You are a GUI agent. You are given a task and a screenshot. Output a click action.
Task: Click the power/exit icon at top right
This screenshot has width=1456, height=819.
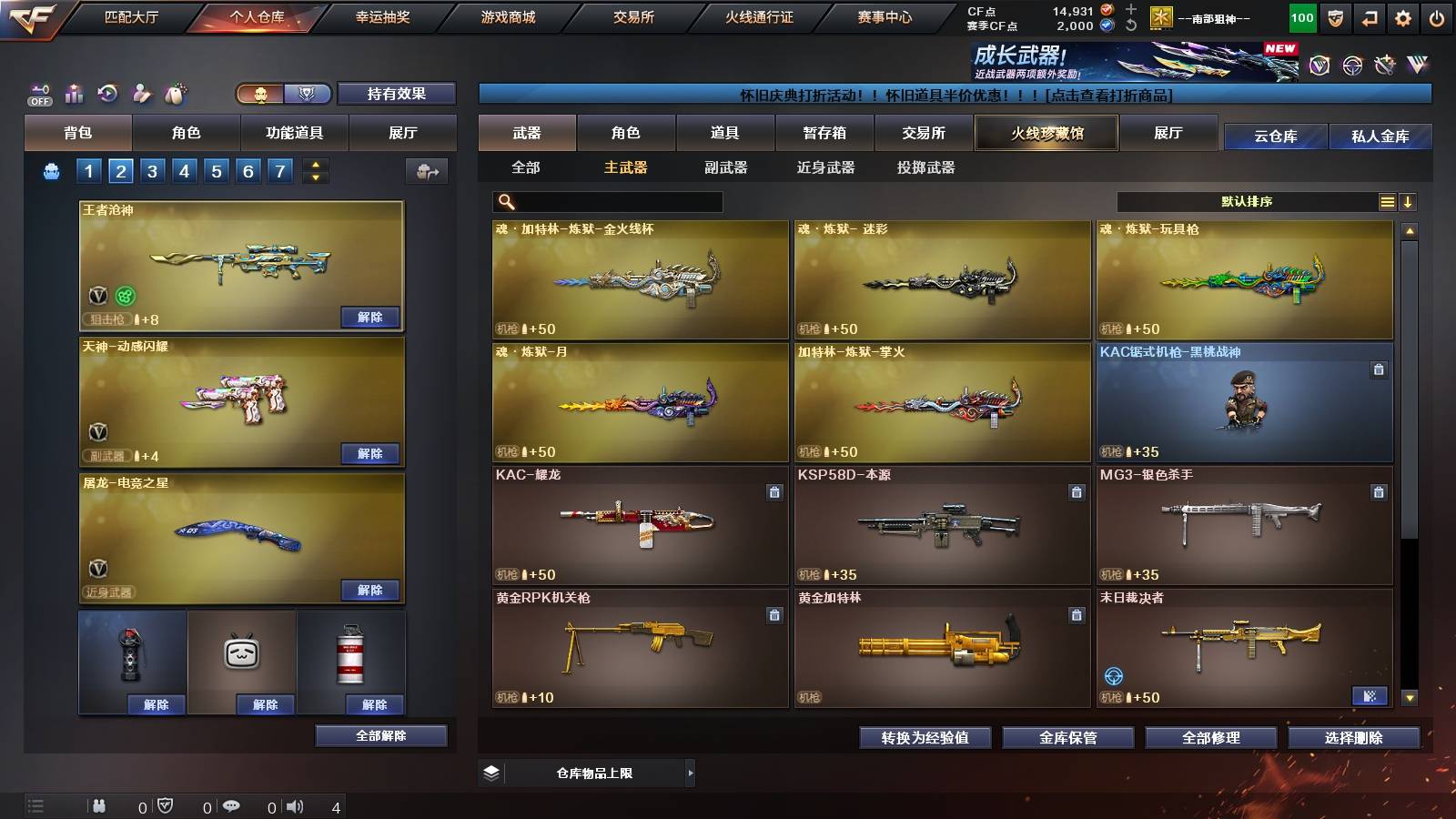(x=1436, y=17)
